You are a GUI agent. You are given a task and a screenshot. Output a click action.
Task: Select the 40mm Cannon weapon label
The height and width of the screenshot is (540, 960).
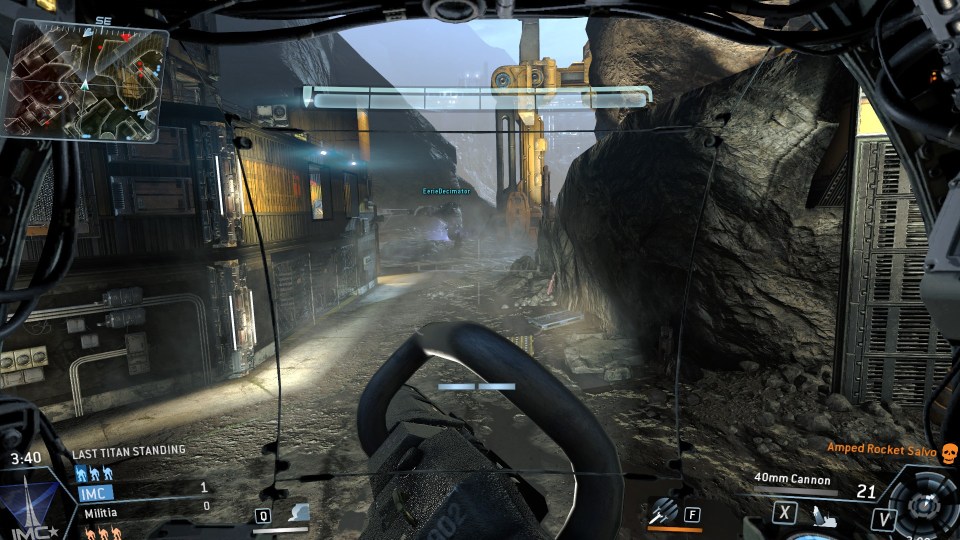coord(792,480)
